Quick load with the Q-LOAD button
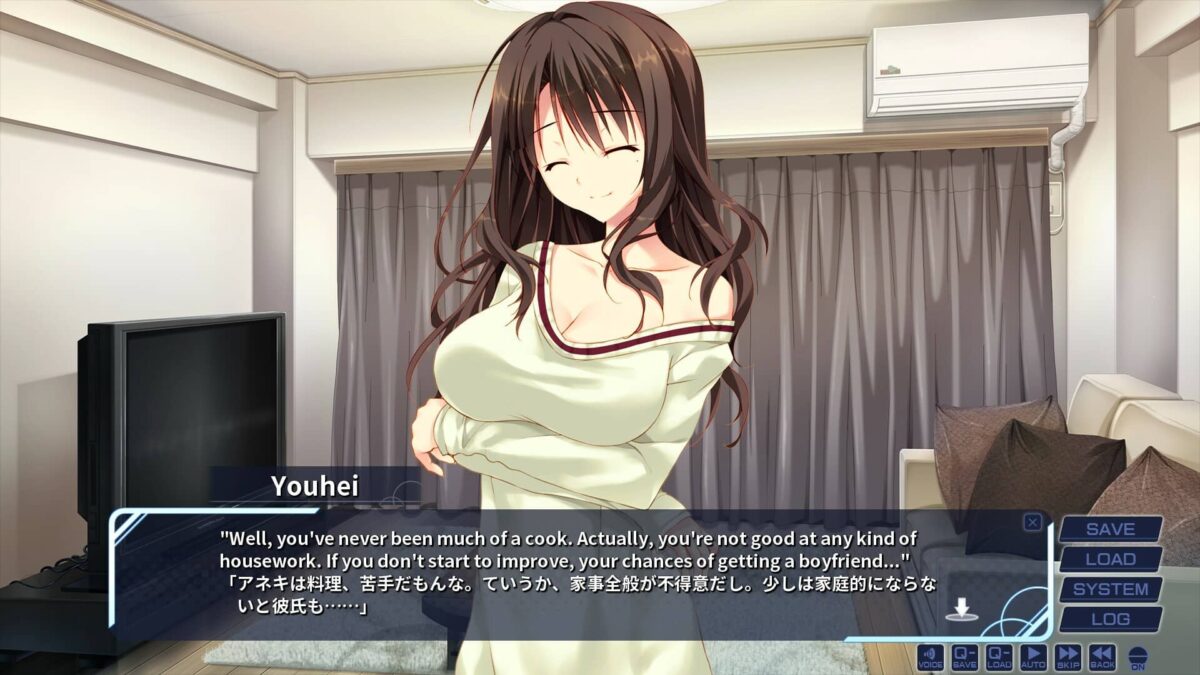This screenshot has height=675, width=1200. pyautogui.click(x=999, y=657)
